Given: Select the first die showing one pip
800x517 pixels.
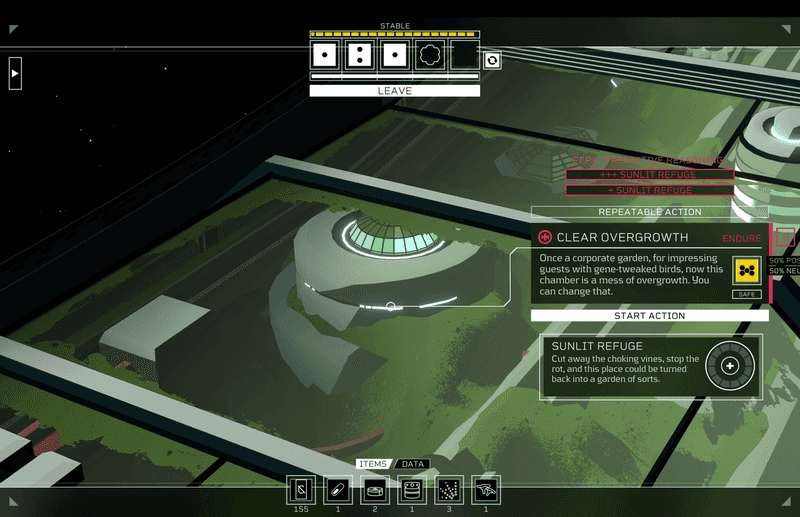Looking at the screenshot, I should click(x=324, y=55).
